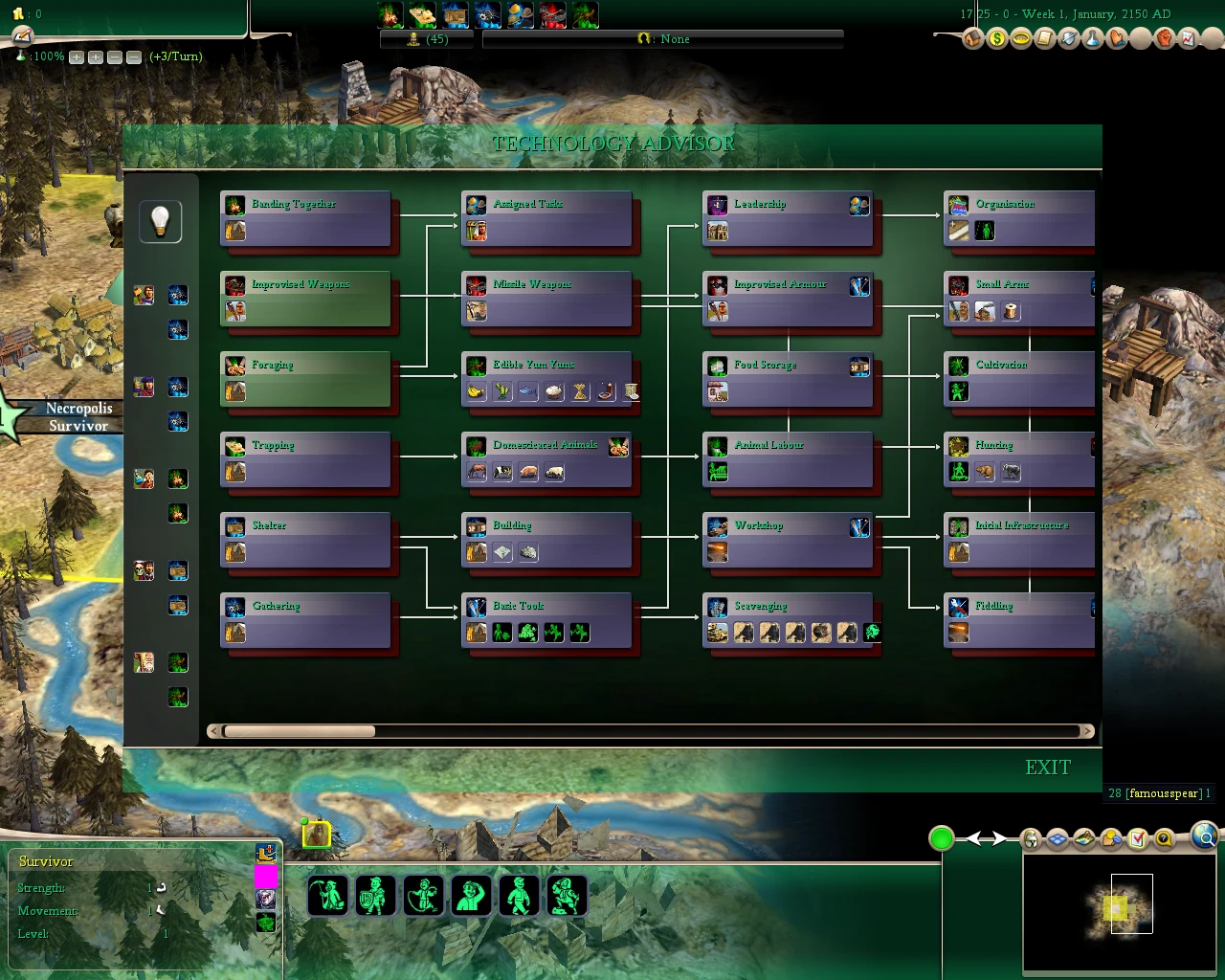
Task: Toggle the blue grid overlay on the minimap
Action: (1058, 839)
